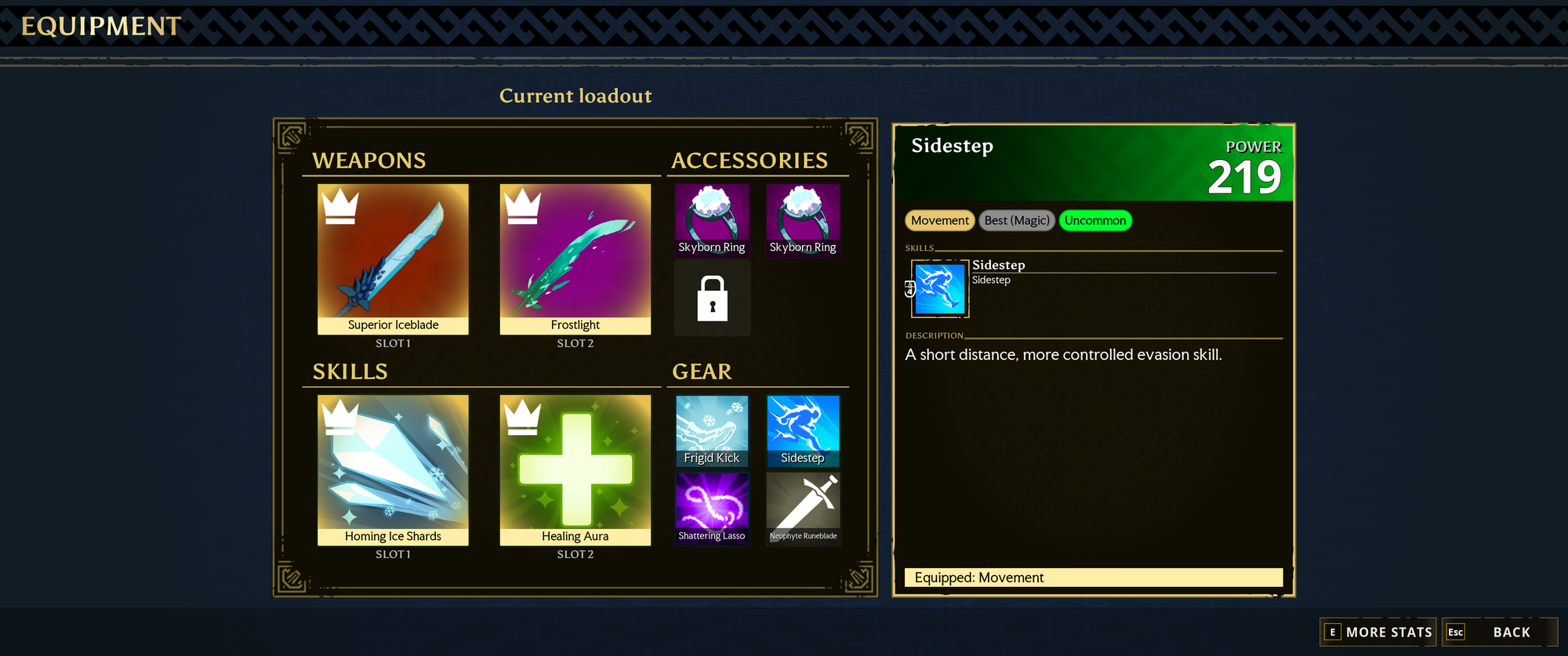Select the Superior Iceblade weapon slot
Viewport: 1568px width, 656px height.
[x=393, y=259]
